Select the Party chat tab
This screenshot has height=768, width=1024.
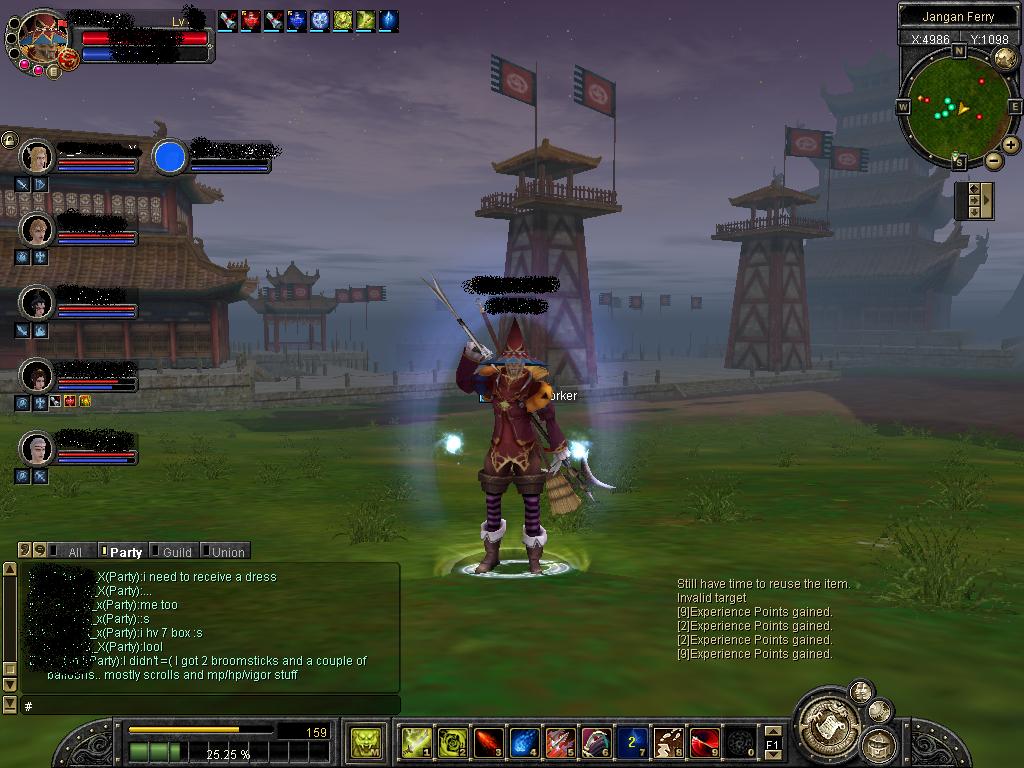[121, 551]
